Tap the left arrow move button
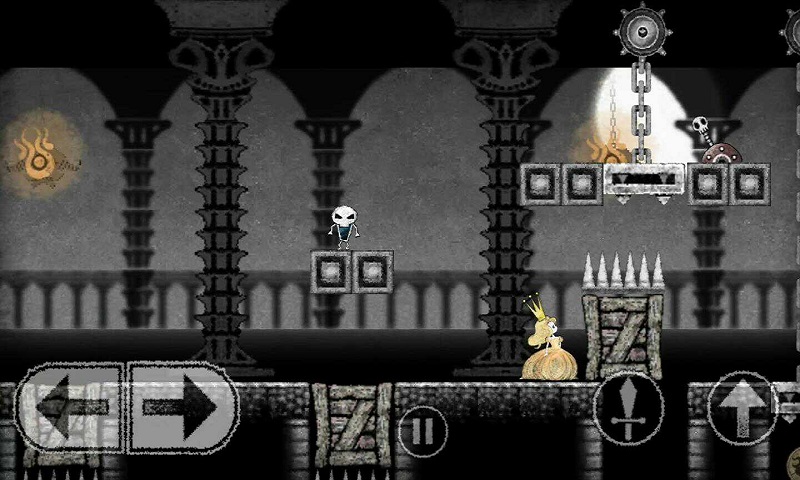800x480 pixels. point(68,408)
